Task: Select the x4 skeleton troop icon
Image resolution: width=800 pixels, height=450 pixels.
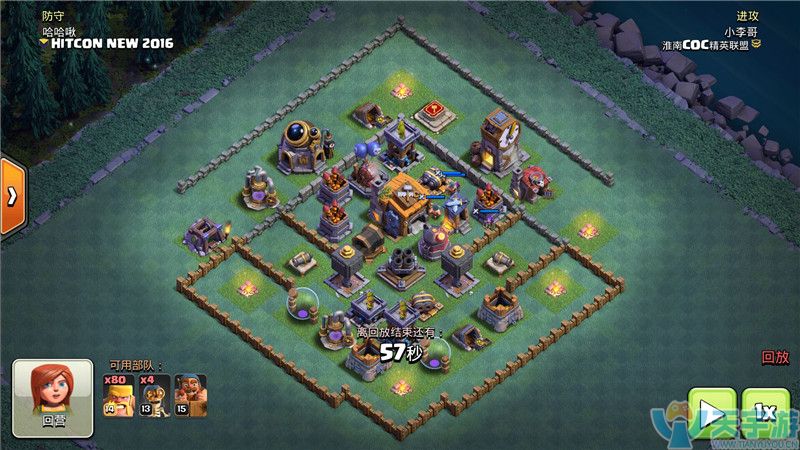Action: click(x=153, y=395)
